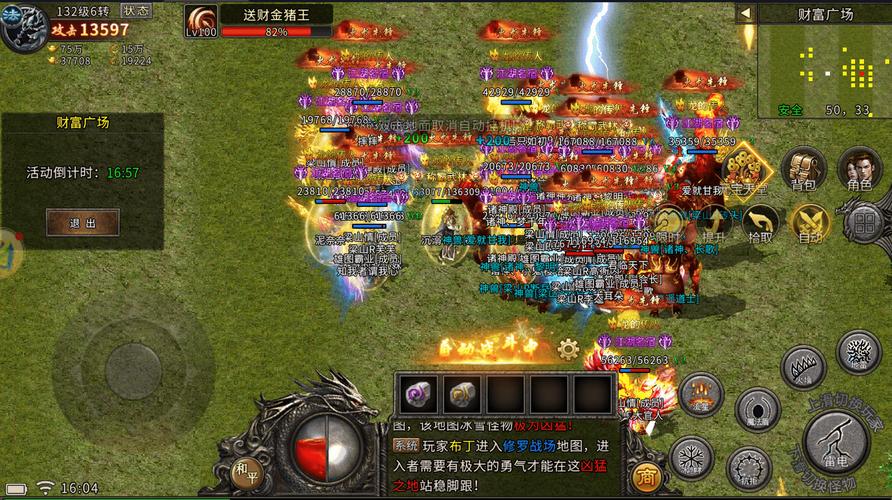
Task: Cast the 雷电 lightning skill
Action: coord(836,440)
